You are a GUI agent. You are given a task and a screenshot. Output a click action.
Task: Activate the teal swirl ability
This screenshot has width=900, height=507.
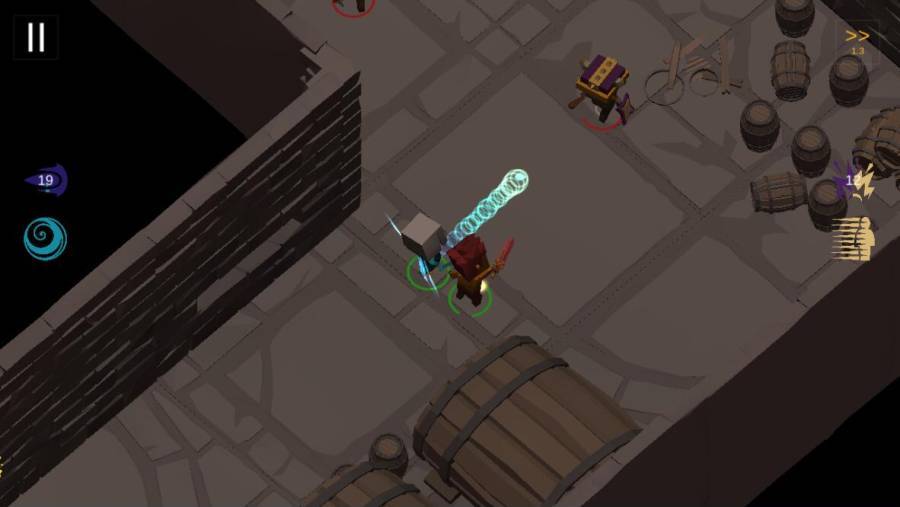point(45,239)
